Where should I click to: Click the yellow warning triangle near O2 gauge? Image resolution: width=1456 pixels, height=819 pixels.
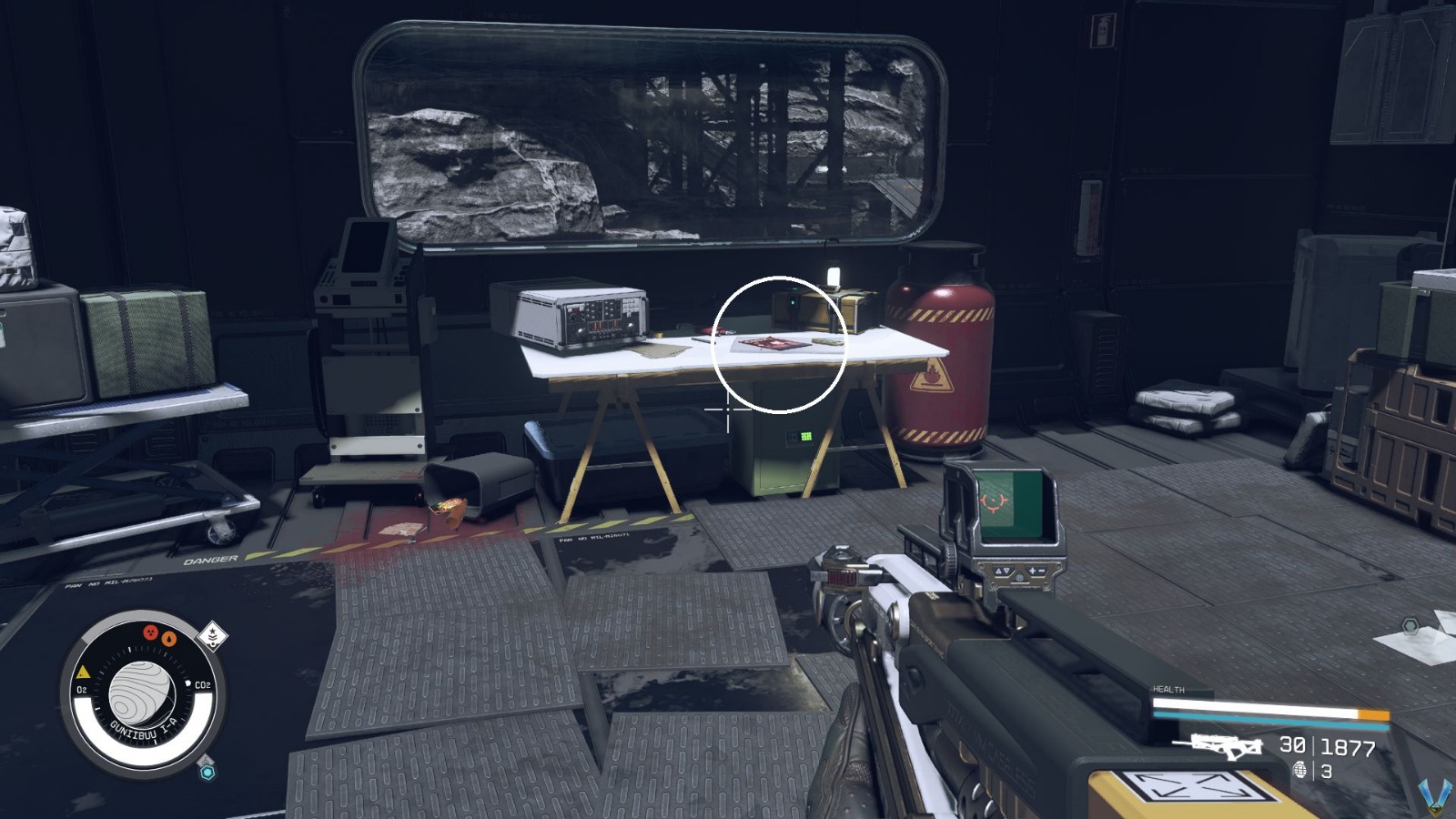coord(83,673)
